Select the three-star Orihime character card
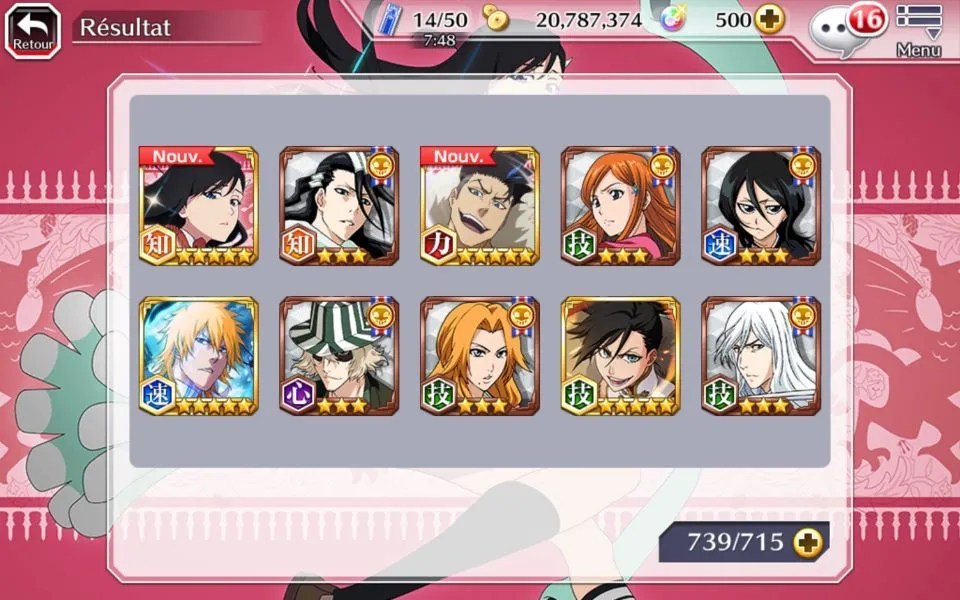The image size is (960, 600). pyautogui.click(x=620, y=206)
